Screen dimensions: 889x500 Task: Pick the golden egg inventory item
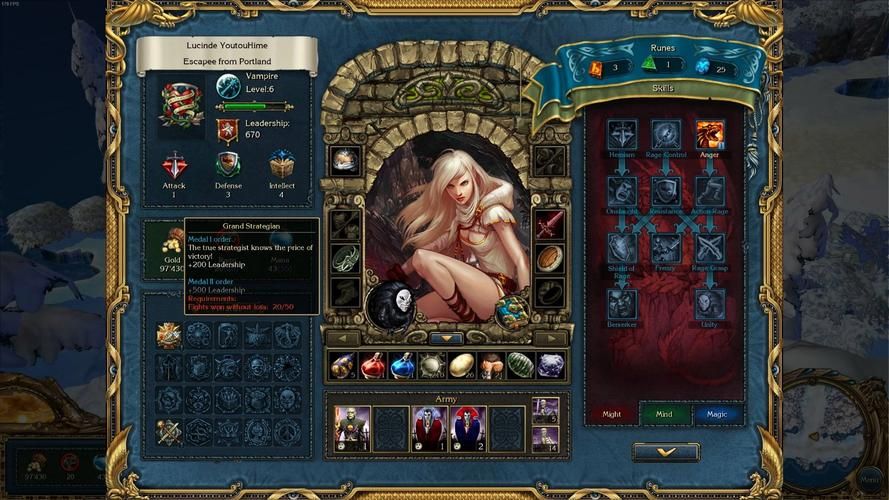click(462, 366)
